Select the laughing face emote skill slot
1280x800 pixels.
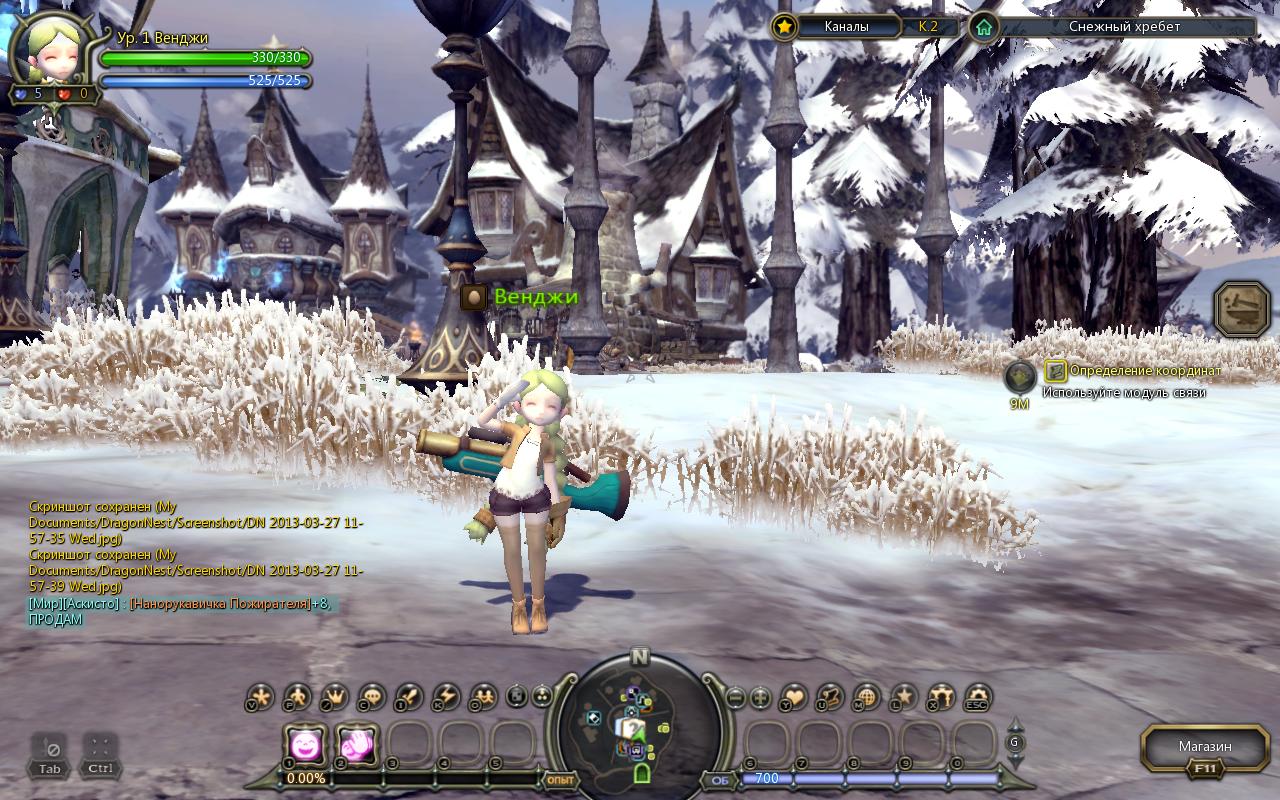304,745
